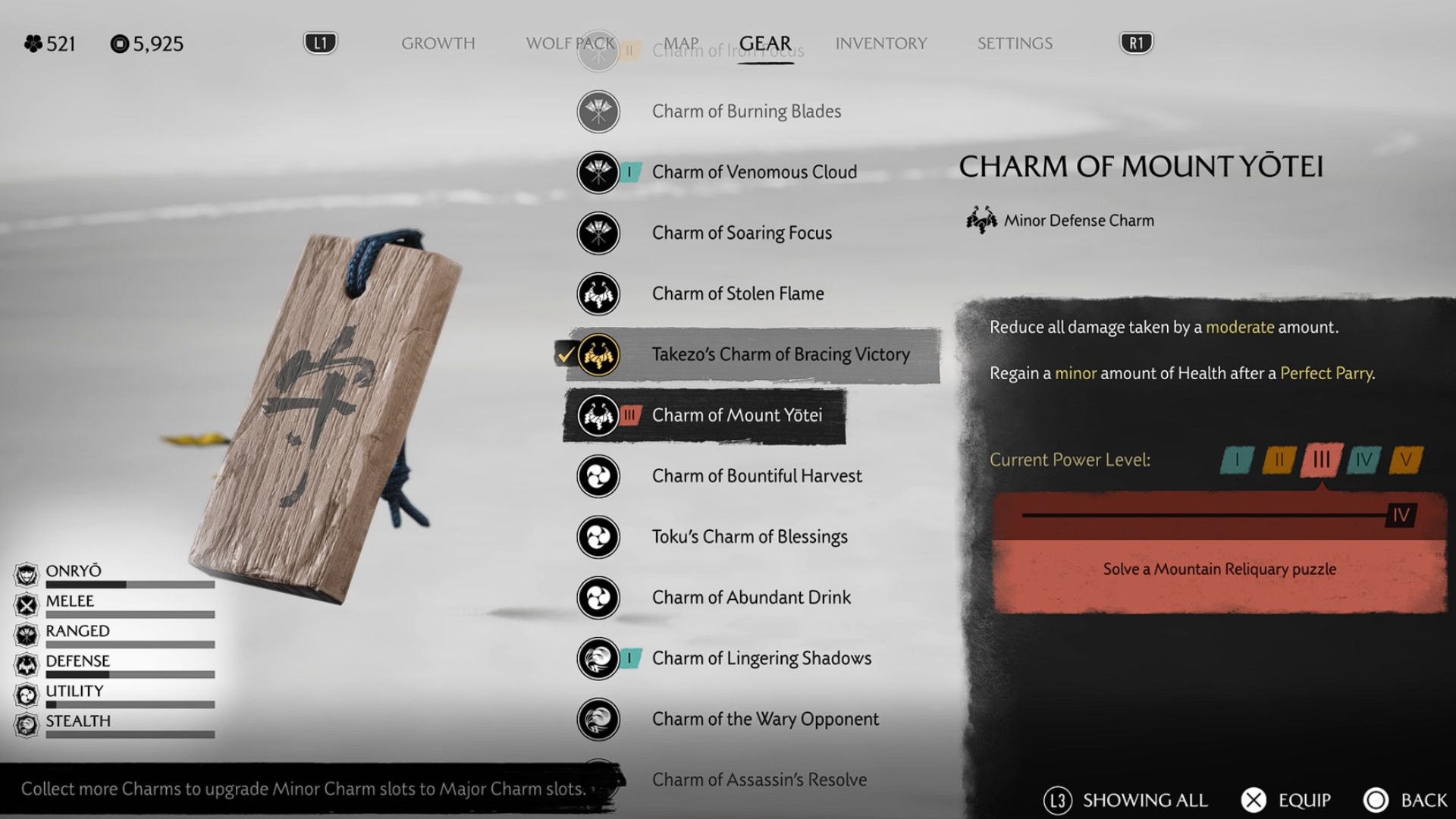Select Charm of Stolen Flame
The height and width of the screenshot is (819, 1456).
pos(737,293)
